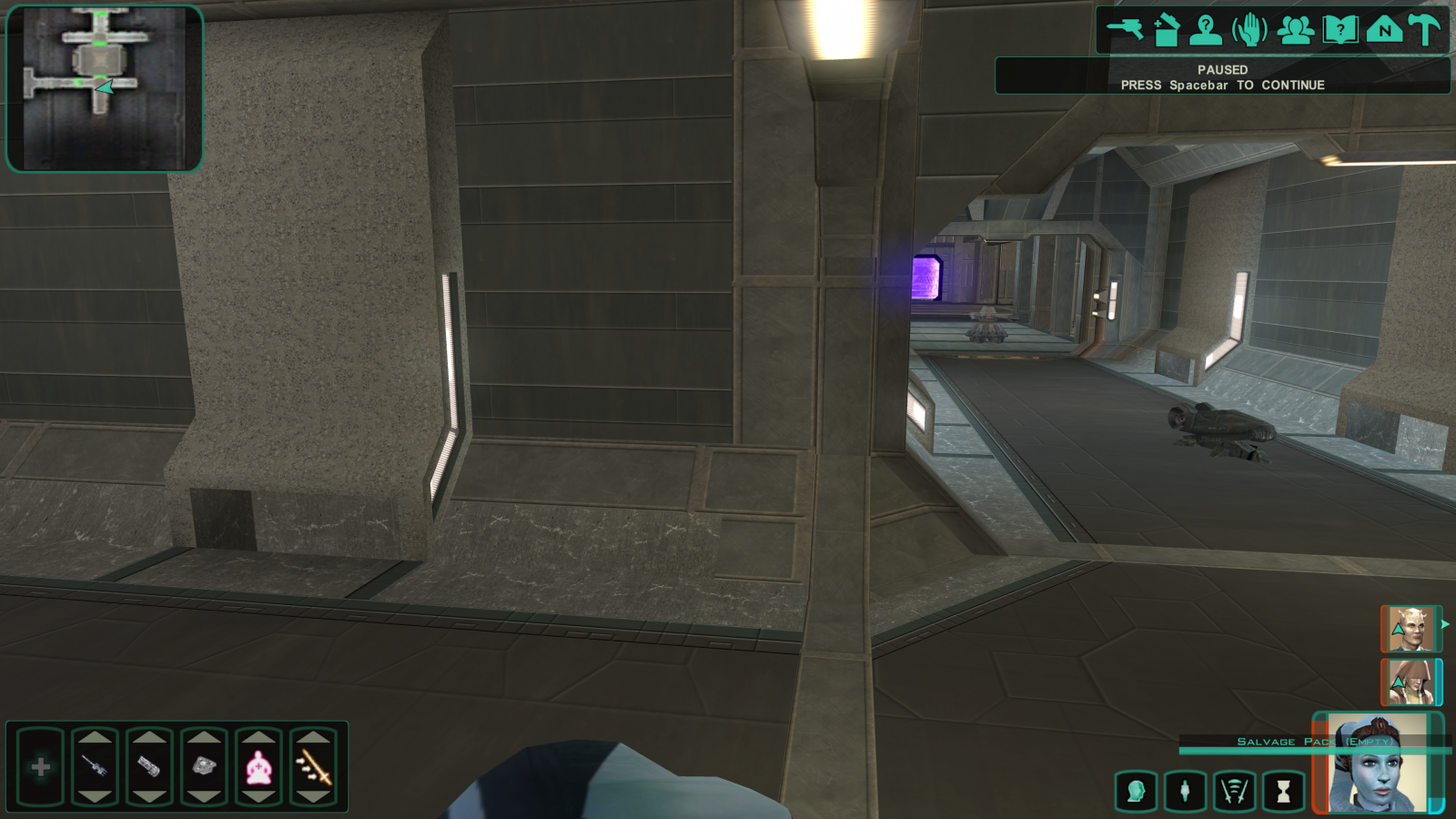Activate the pink healing Force power
This screenshot has width=1456, height=819.
coord(258,767)
